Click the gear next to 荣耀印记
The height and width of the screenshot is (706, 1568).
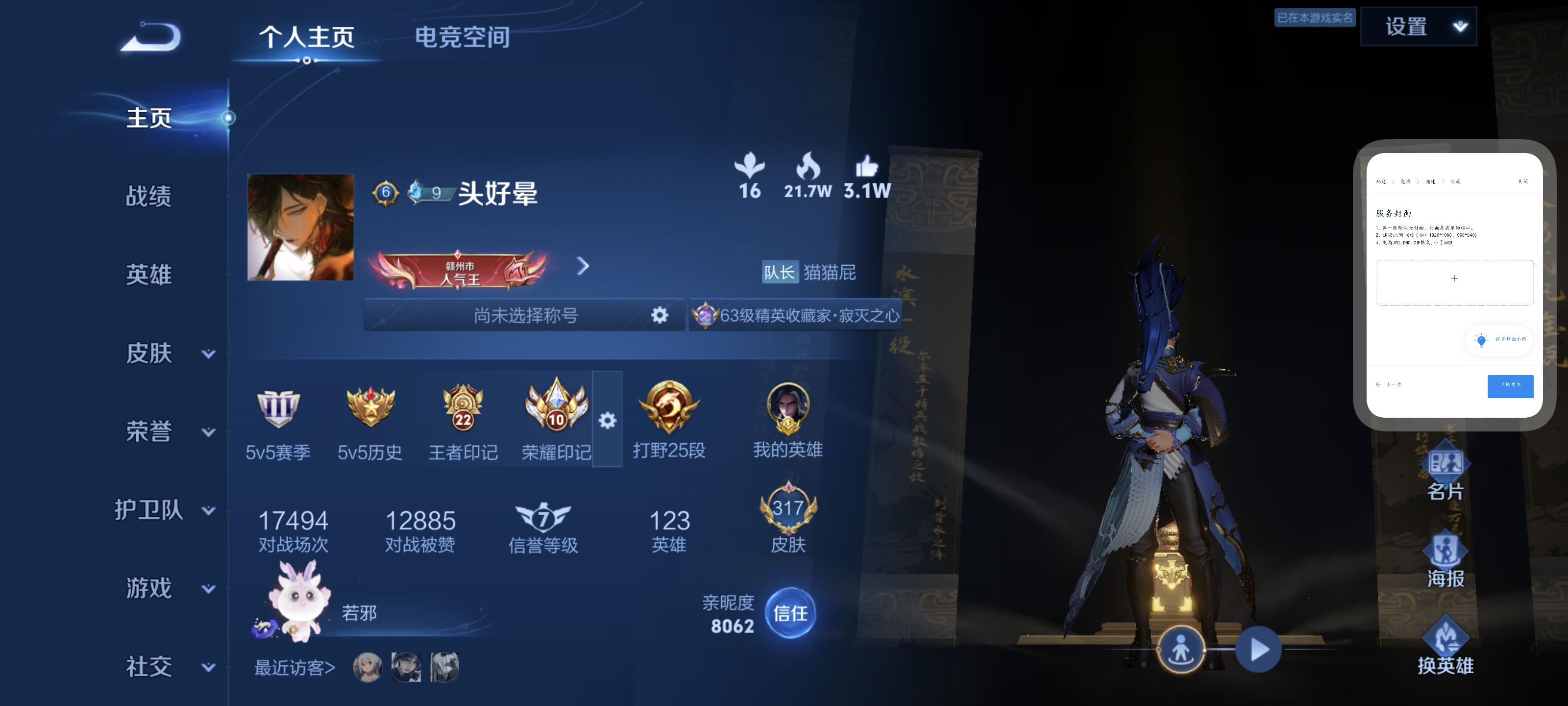click(608, 420)
